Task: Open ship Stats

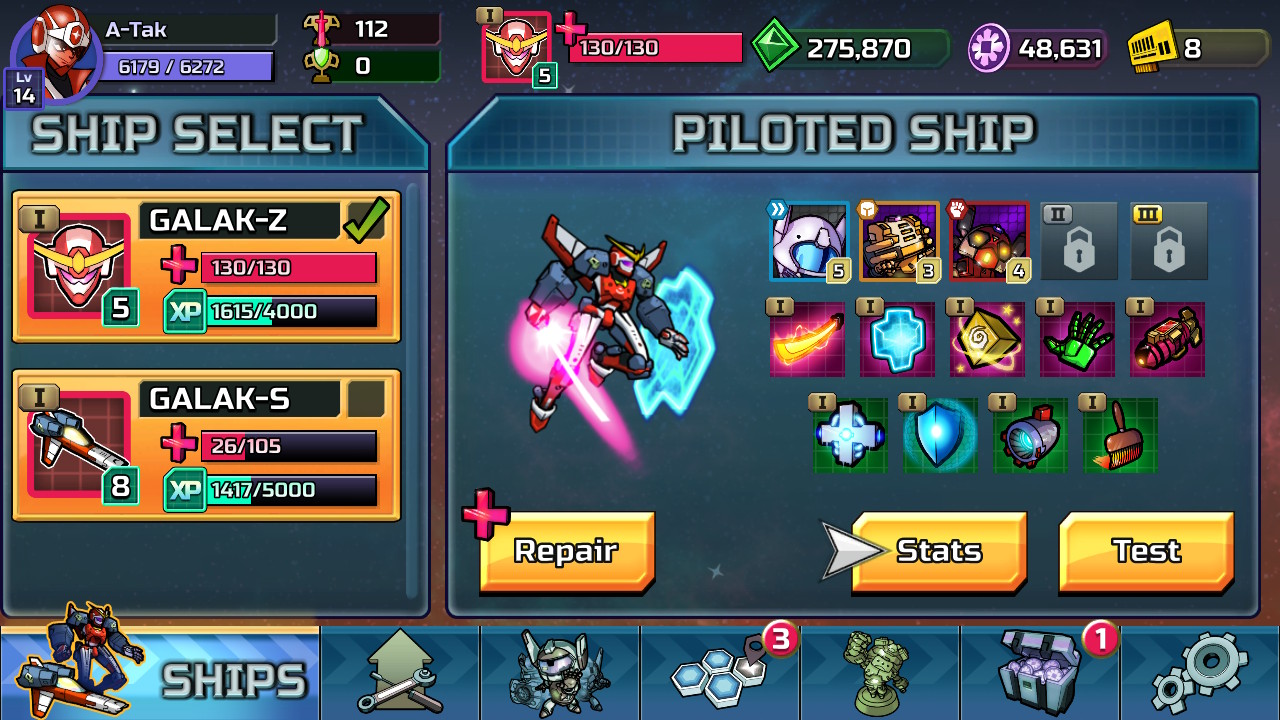Action: [x=940, y=551]
